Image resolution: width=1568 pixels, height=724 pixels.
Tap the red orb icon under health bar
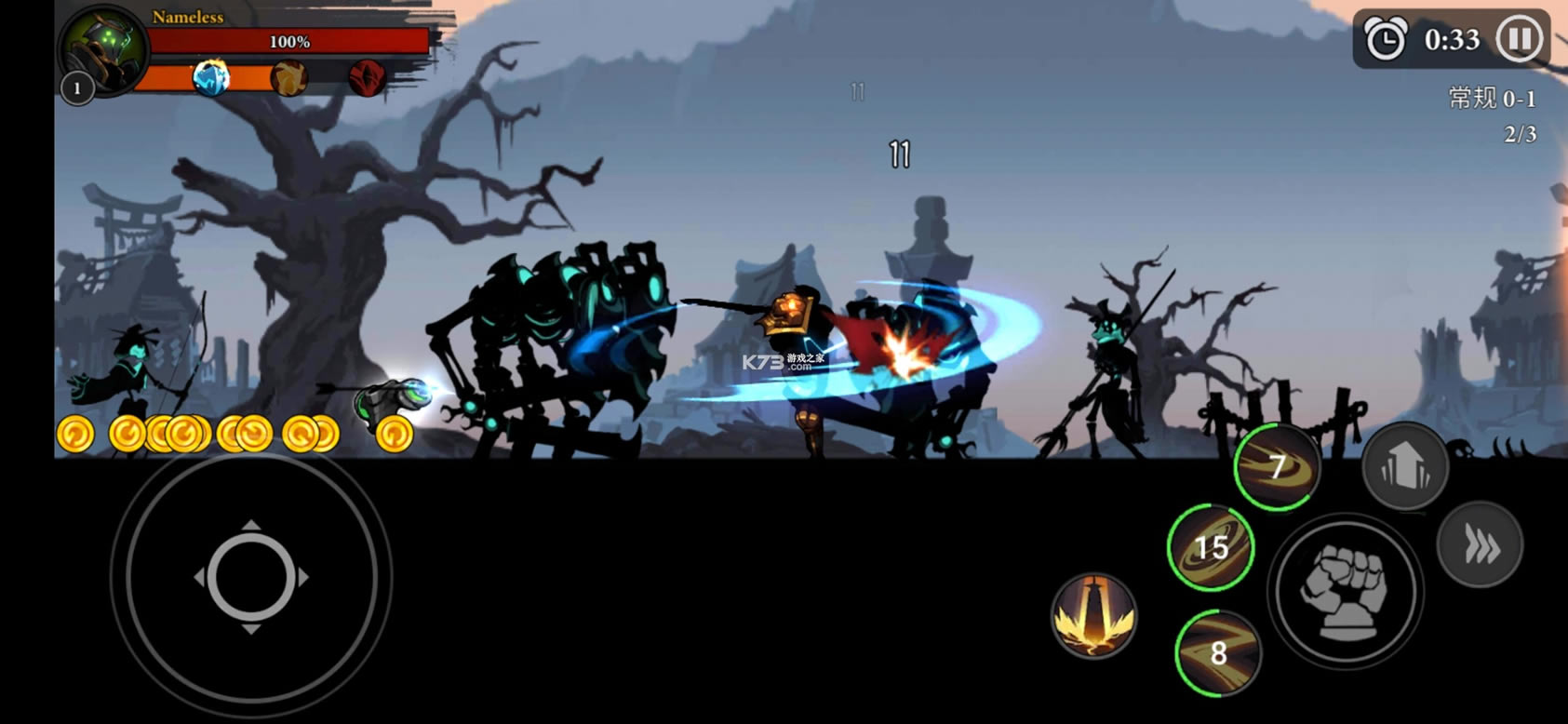click(367, 78)
